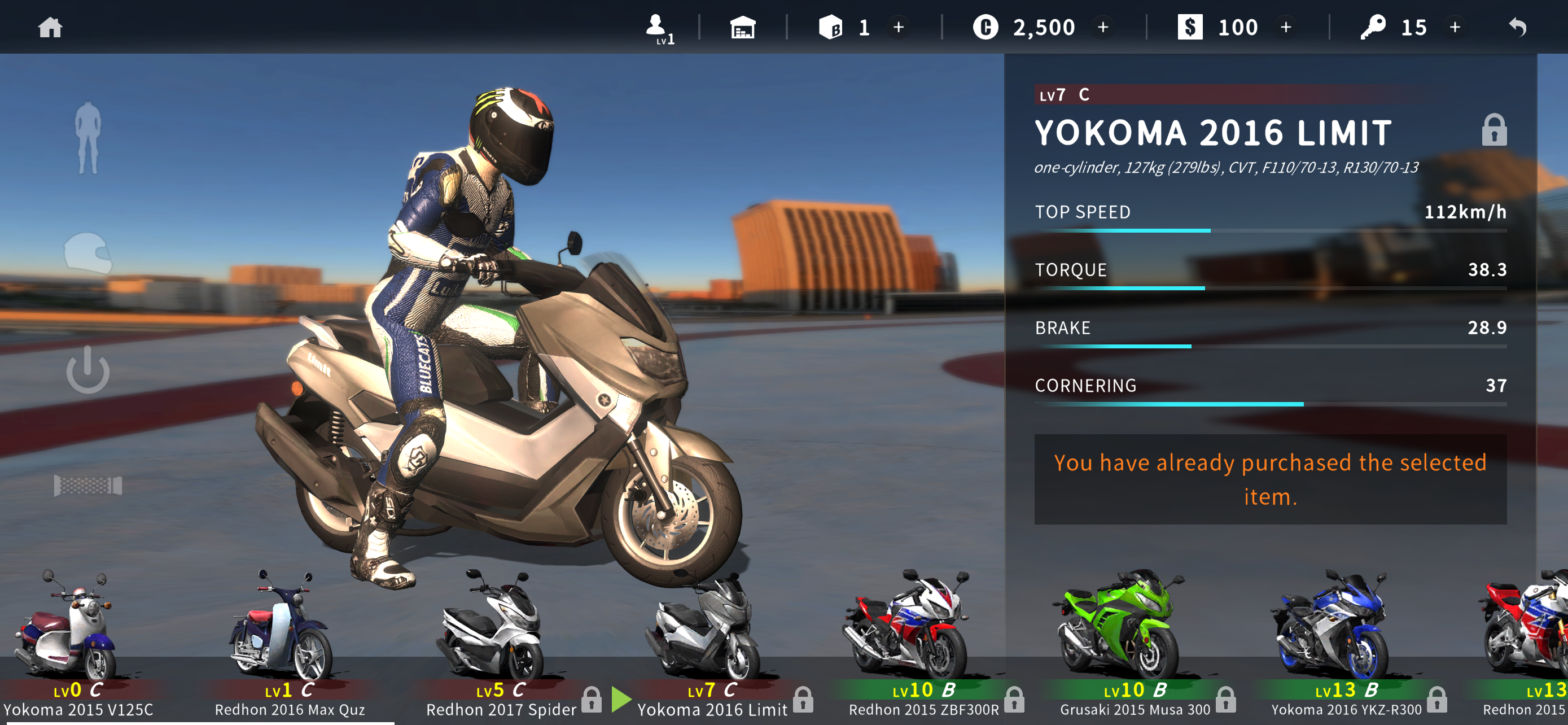Click the lock icon beside Yokoma 2016 Limit title
1568x725 pixels.
point(1493,130)
